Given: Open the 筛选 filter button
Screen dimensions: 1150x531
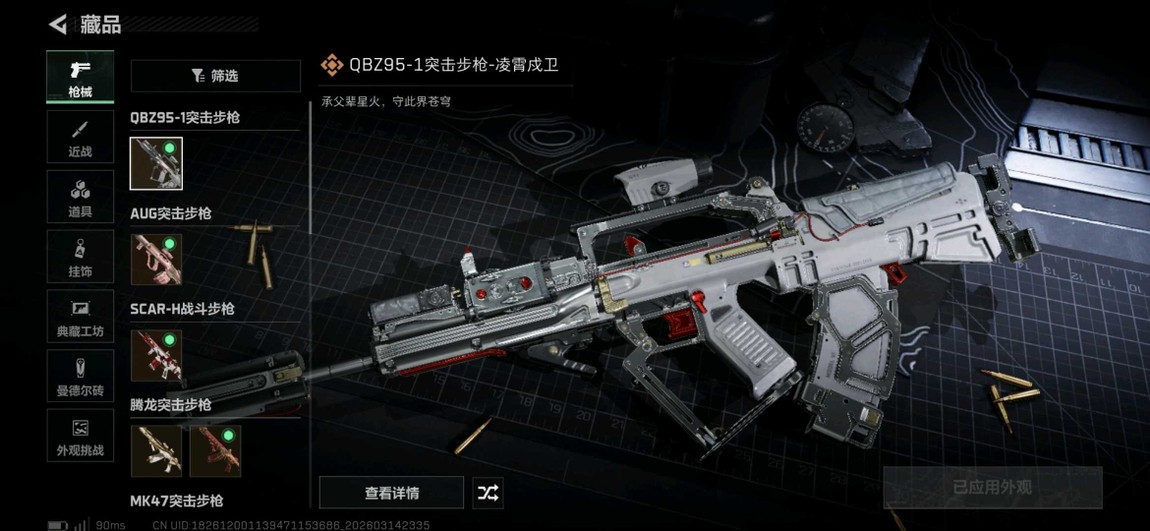Looking at the screenshot, I should [x=215, y=76].
